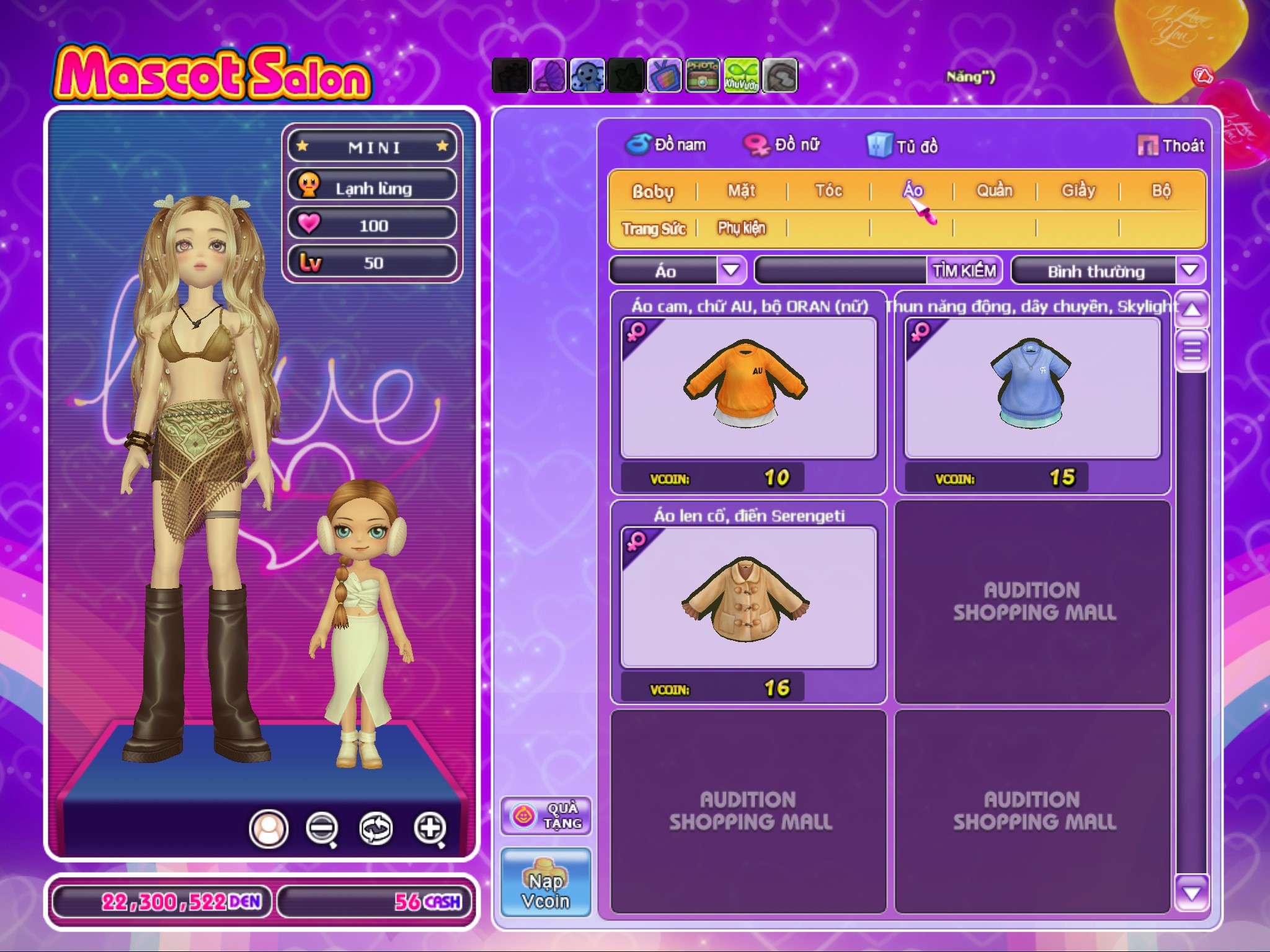Image resolution: width=1270 pixels, height=952 pixels.
Task: Open the Phụ kiện accessories tab
Action: point(742,228)
